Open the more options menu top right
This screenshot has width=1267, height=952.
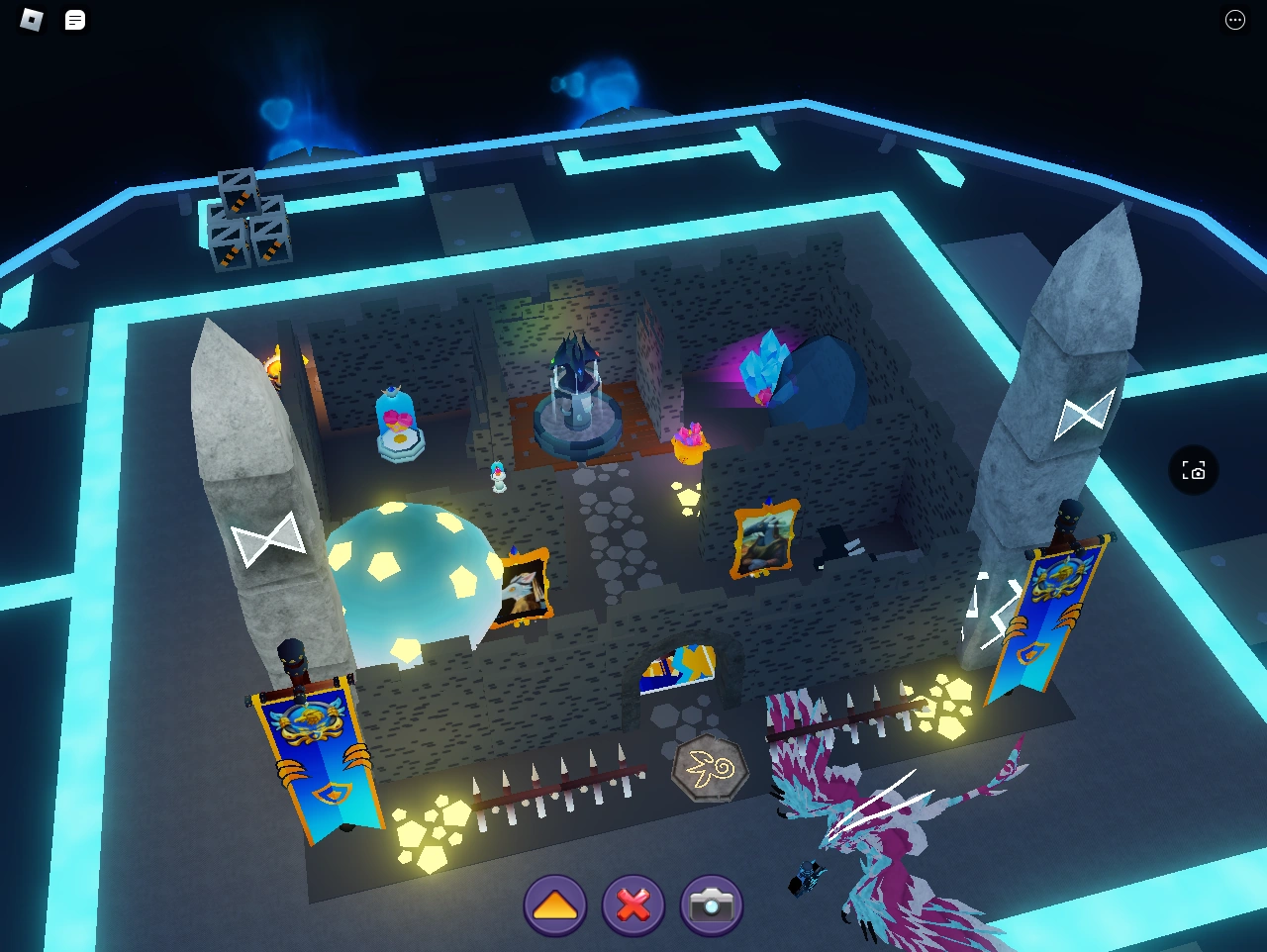[1234, 19]
